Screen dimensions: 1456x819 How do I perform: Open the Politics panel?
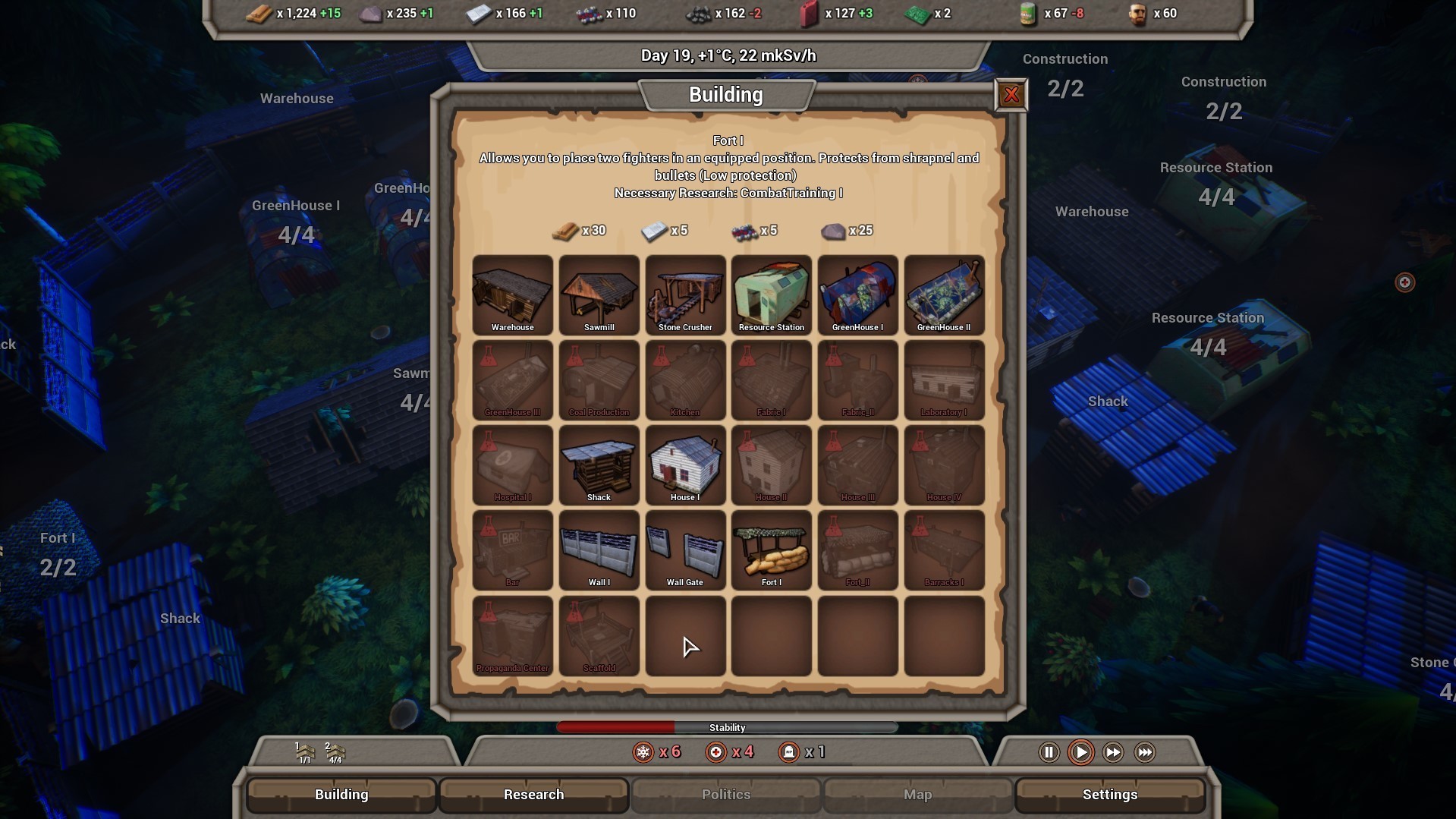point(725,795)
